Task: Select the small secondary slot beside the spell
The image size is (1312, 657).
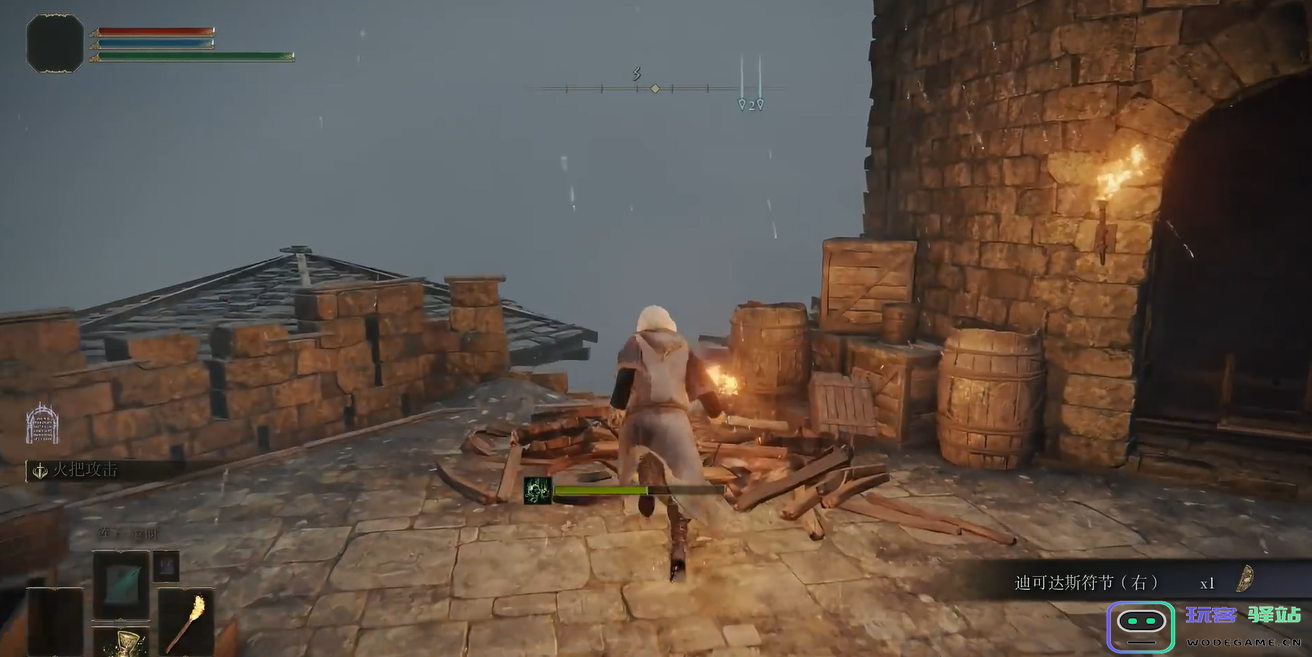Action: [x=166, y=566]
